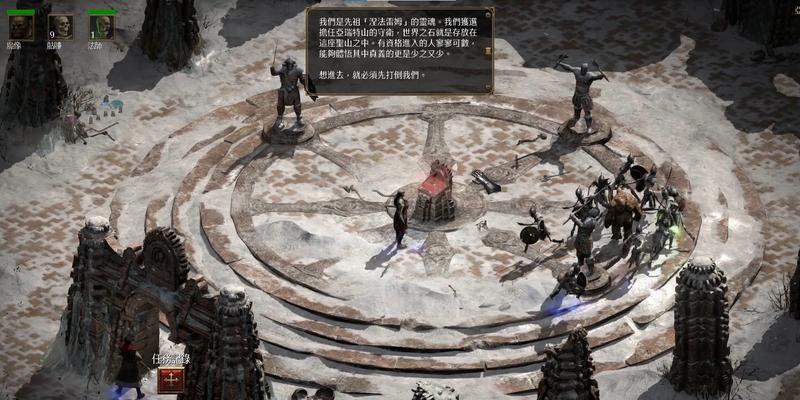Select the green-tinted minion portrait showing 1
The height and width of the screenshot is (400, 800).
101,27
